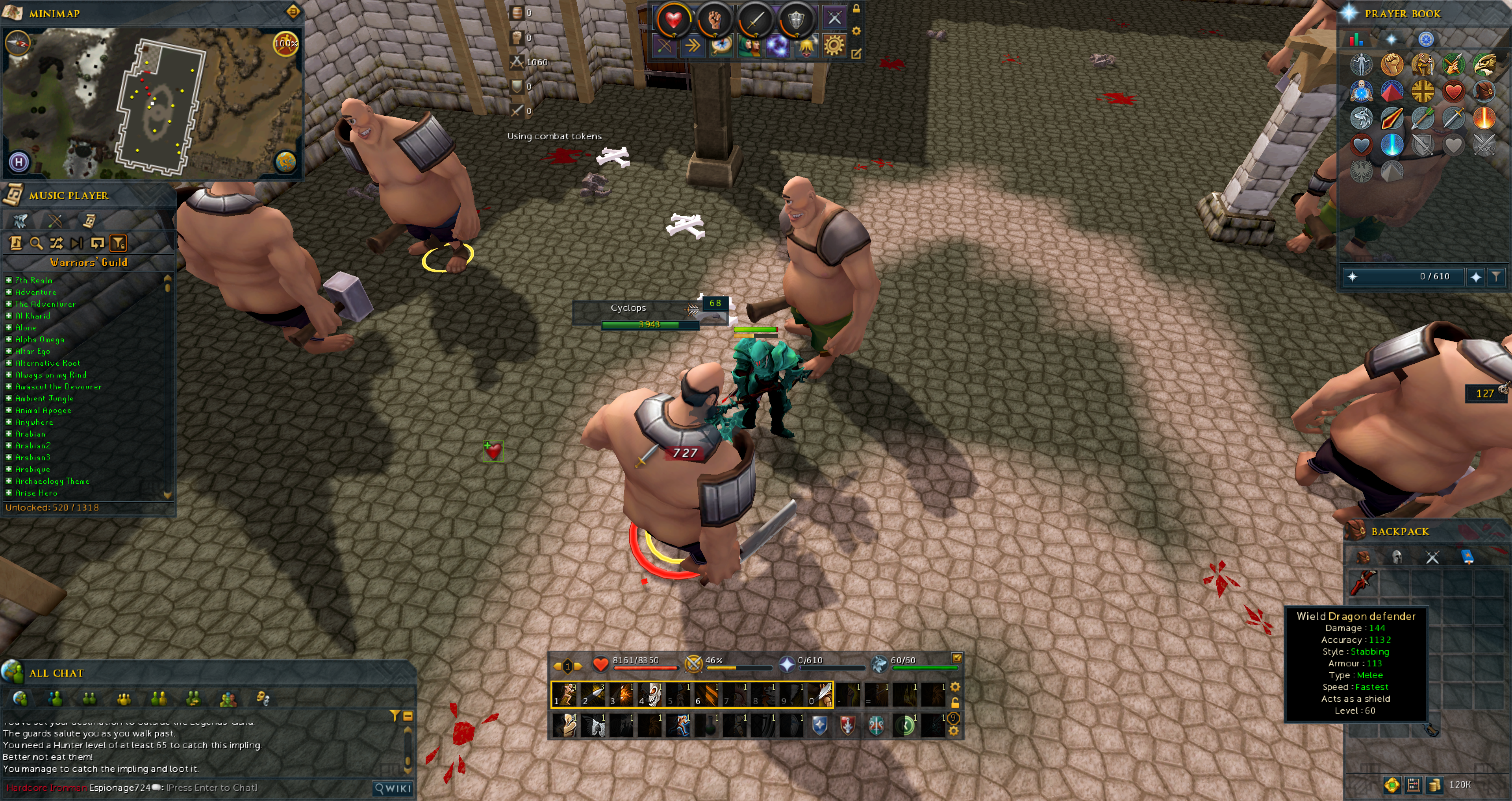Toggle the unlocked-tracks filter in music player
The image size is (1512, 801).
[118, 243]
